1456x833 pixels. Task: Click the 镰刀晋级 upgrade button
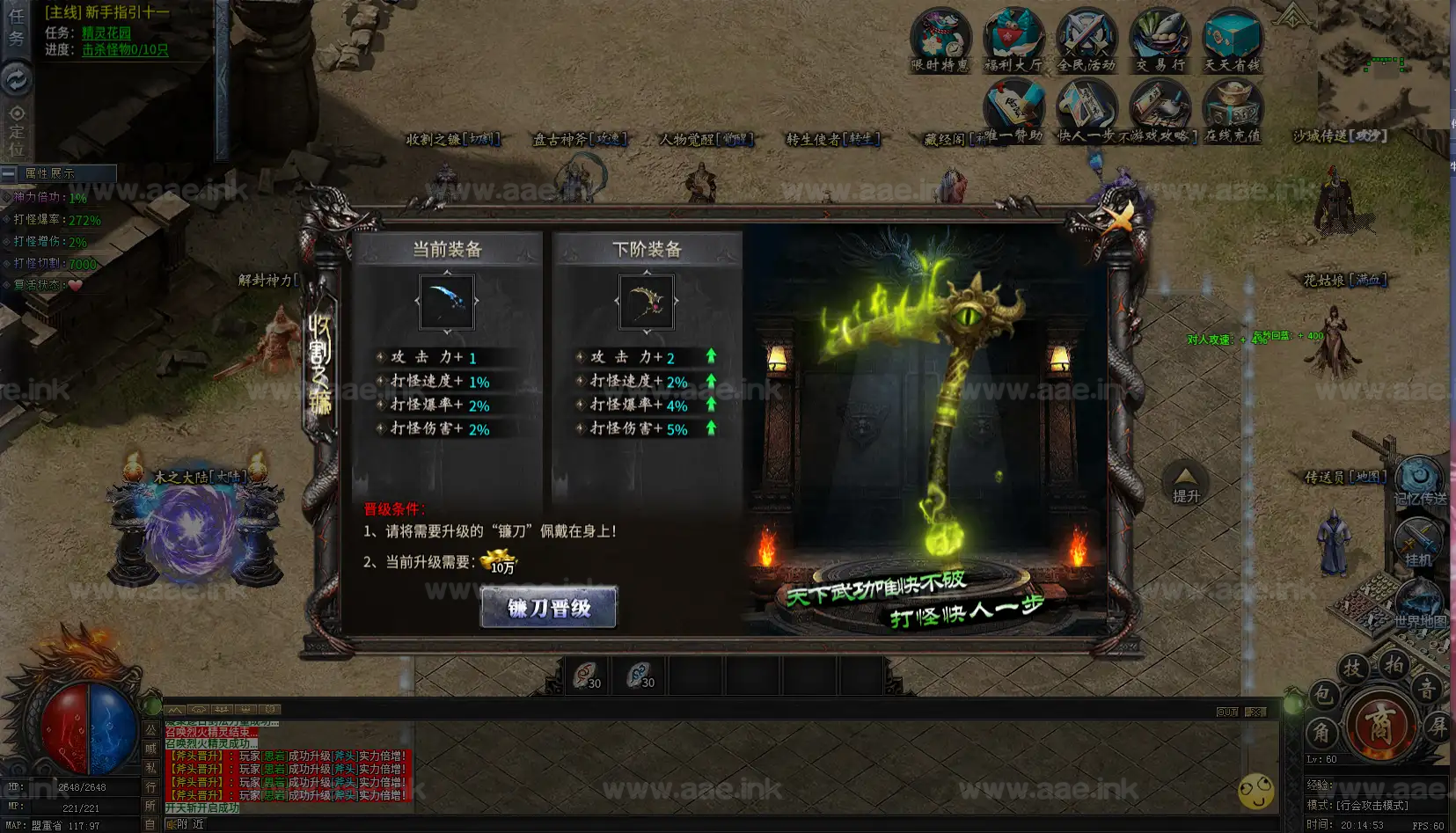point(549,607)
